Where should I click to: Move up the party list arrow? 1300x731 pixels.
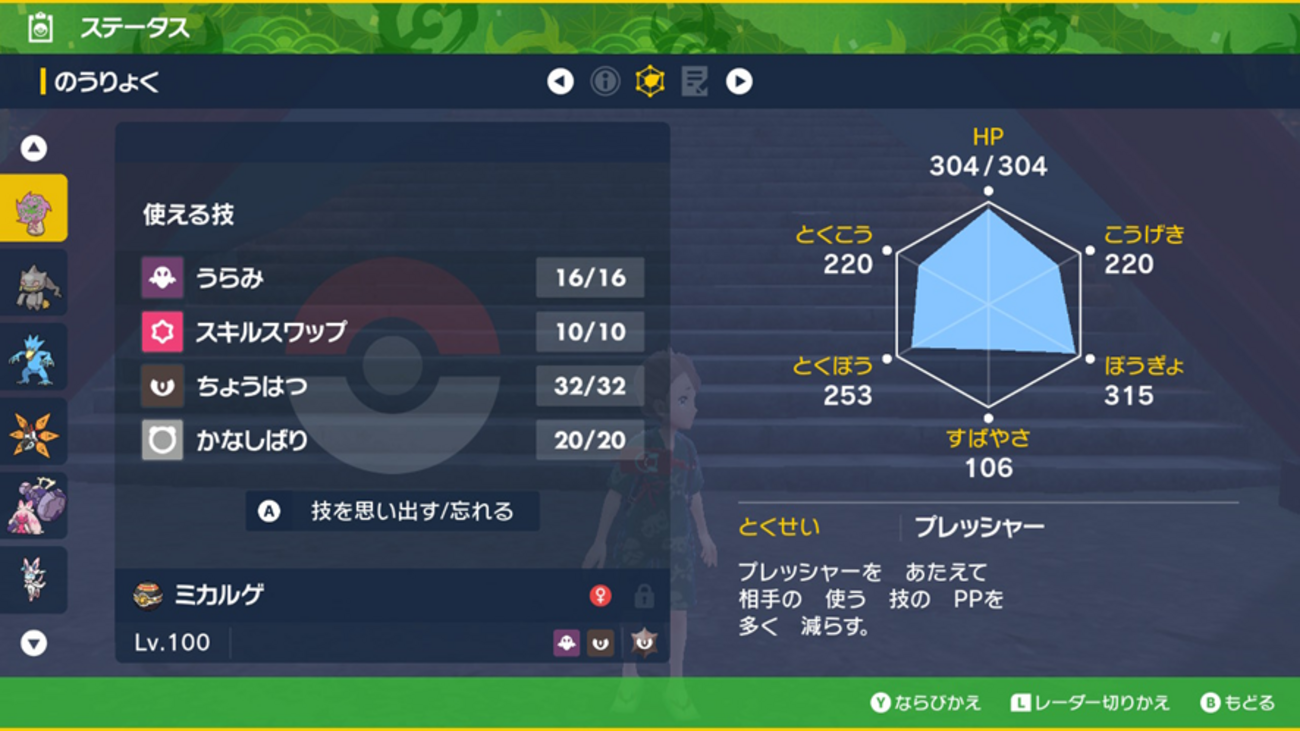[x=34, y=149]
